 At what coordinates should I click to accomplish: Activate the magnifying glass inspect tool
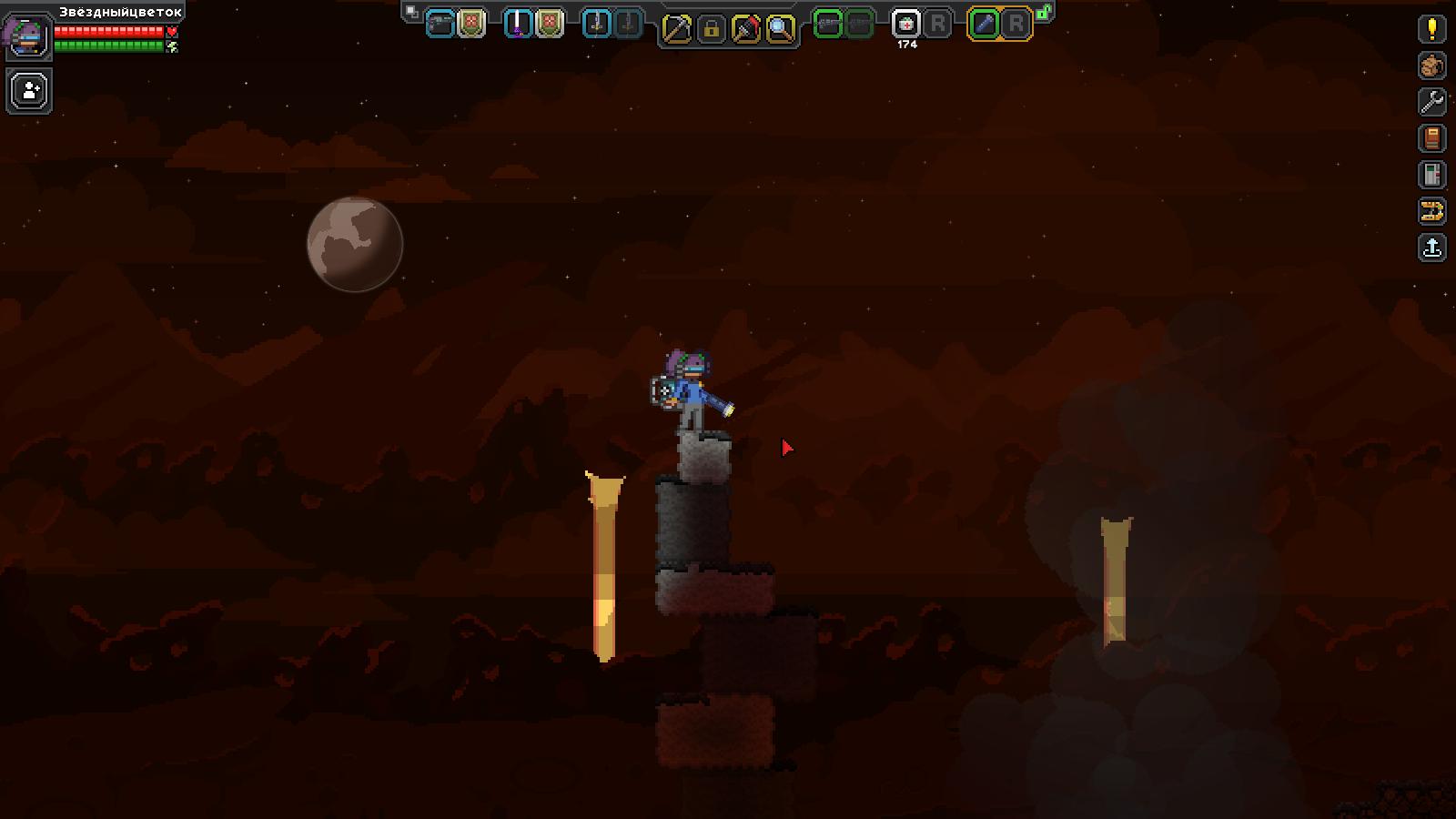(x=780, y=29)
